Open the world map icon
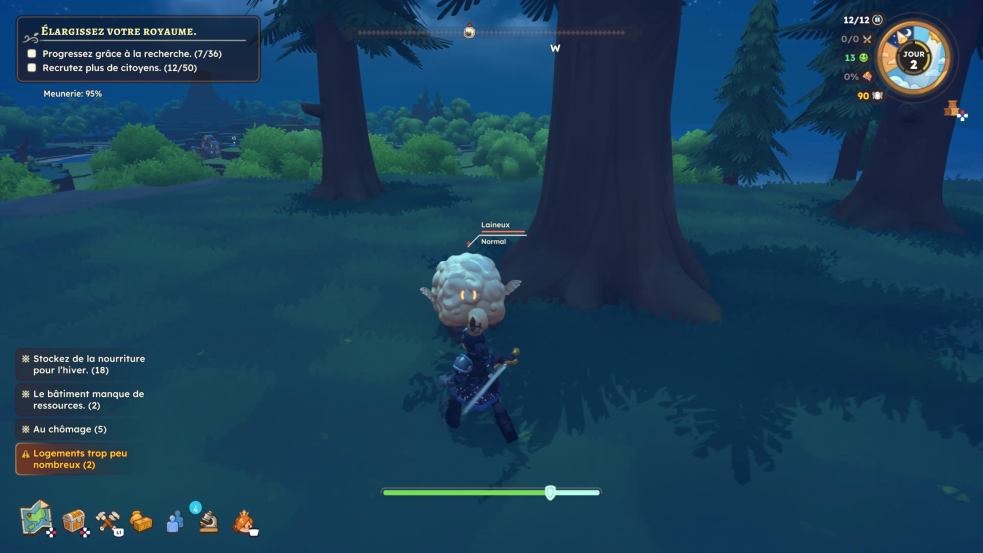983x553 pixels. 36,518
